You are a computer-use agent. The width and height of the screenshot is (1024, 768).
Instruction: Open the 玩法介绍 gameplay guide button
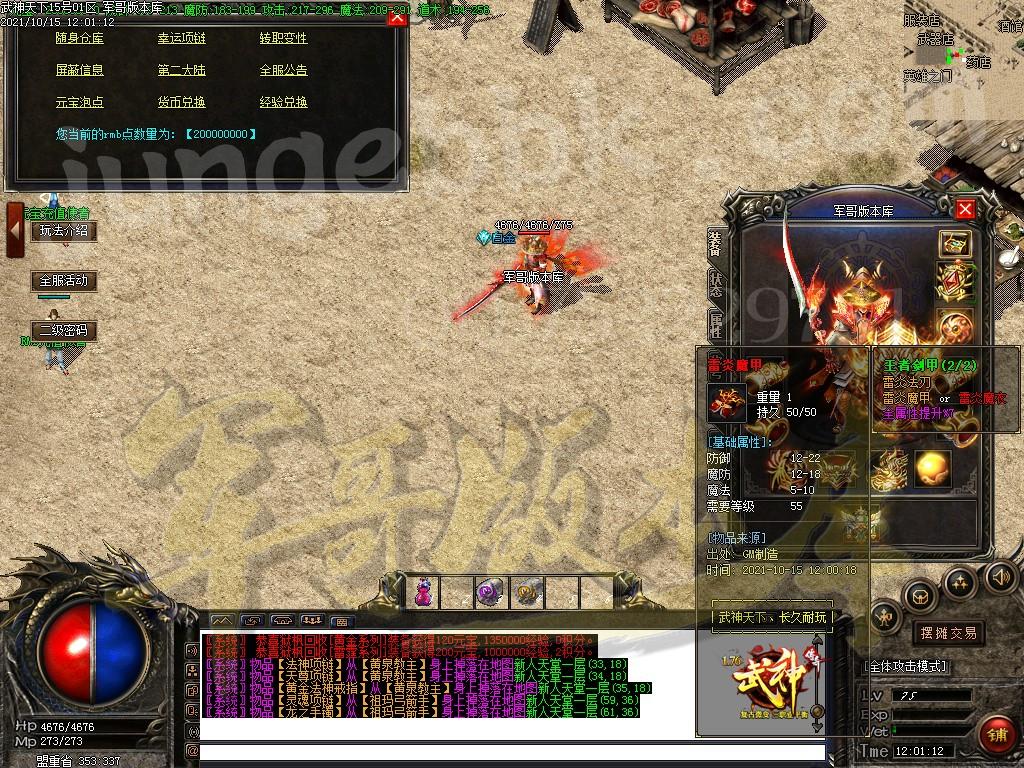tap(64, 231)
